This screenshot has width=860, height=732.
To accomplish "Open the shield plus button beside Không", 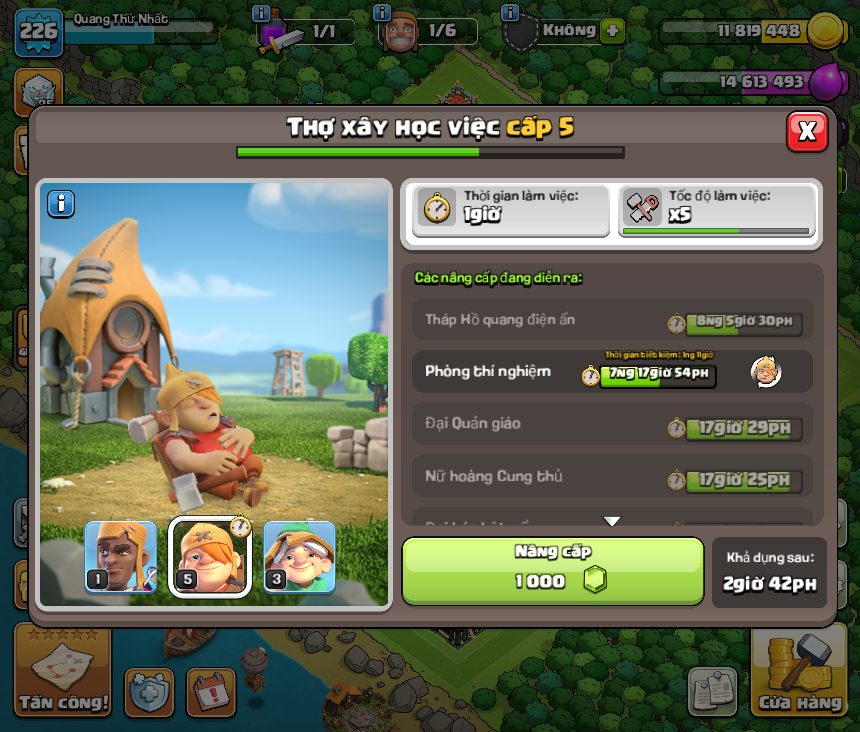I will 612,31.
